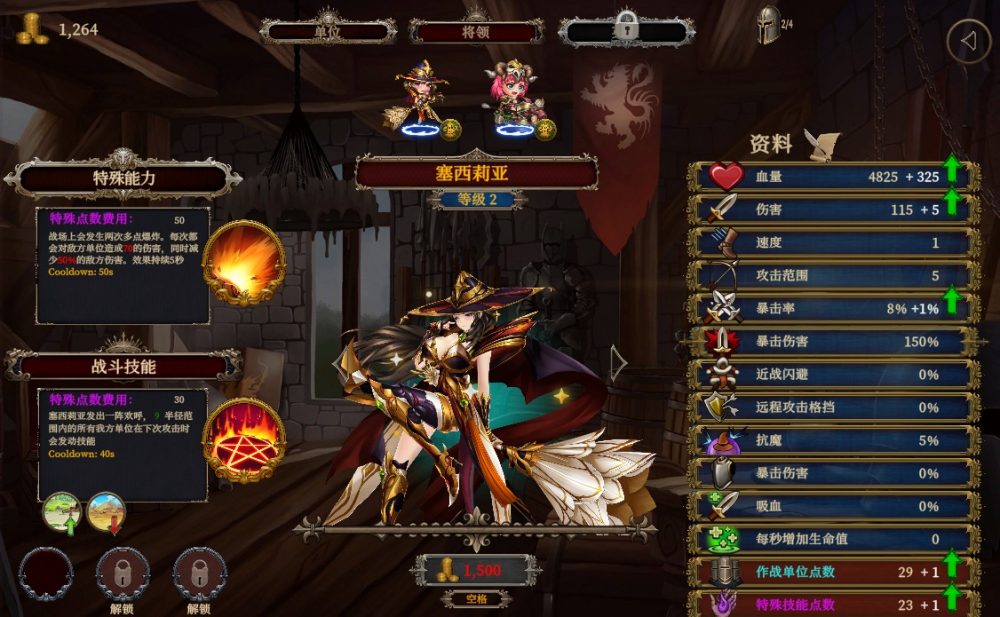Click the skill icon with red down arrow
This screenshot has height=617, width=1000.
[106, 512]
